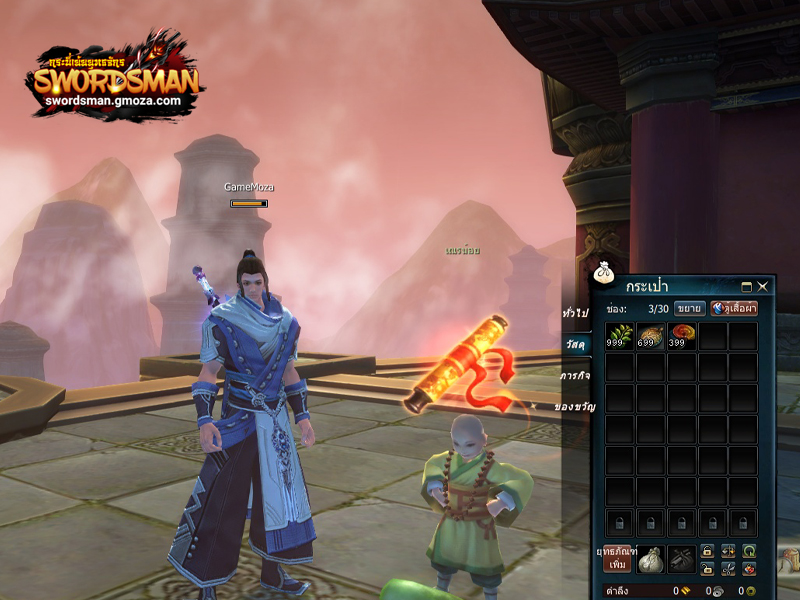The image size is (800, 600).
Task: Click the scissors split-stack icon
Action: point(728,568)
